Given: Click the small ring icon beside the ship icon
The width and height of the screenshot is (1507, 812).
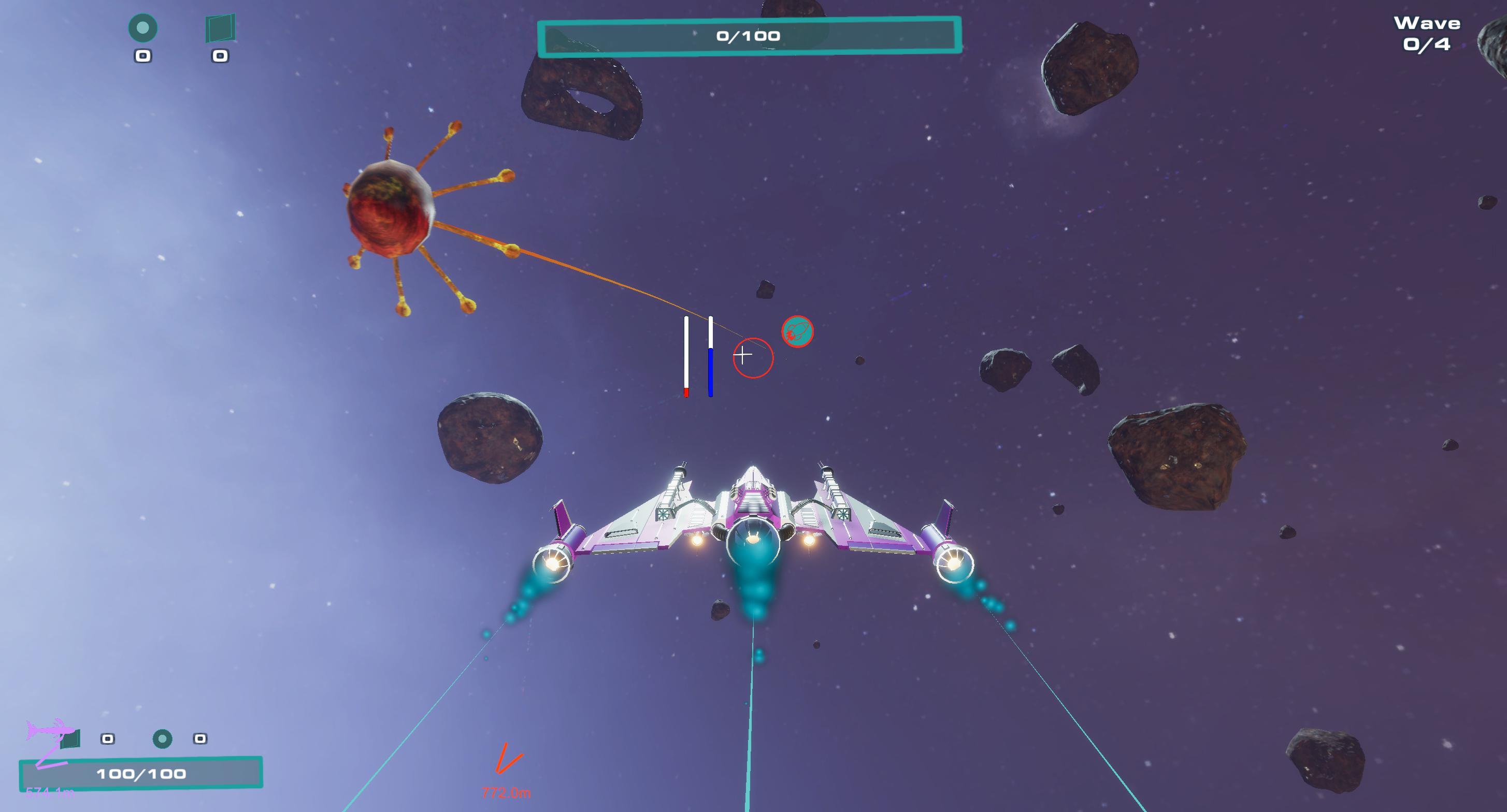Looking at the screenshot, I should click(x=162, y=739).
